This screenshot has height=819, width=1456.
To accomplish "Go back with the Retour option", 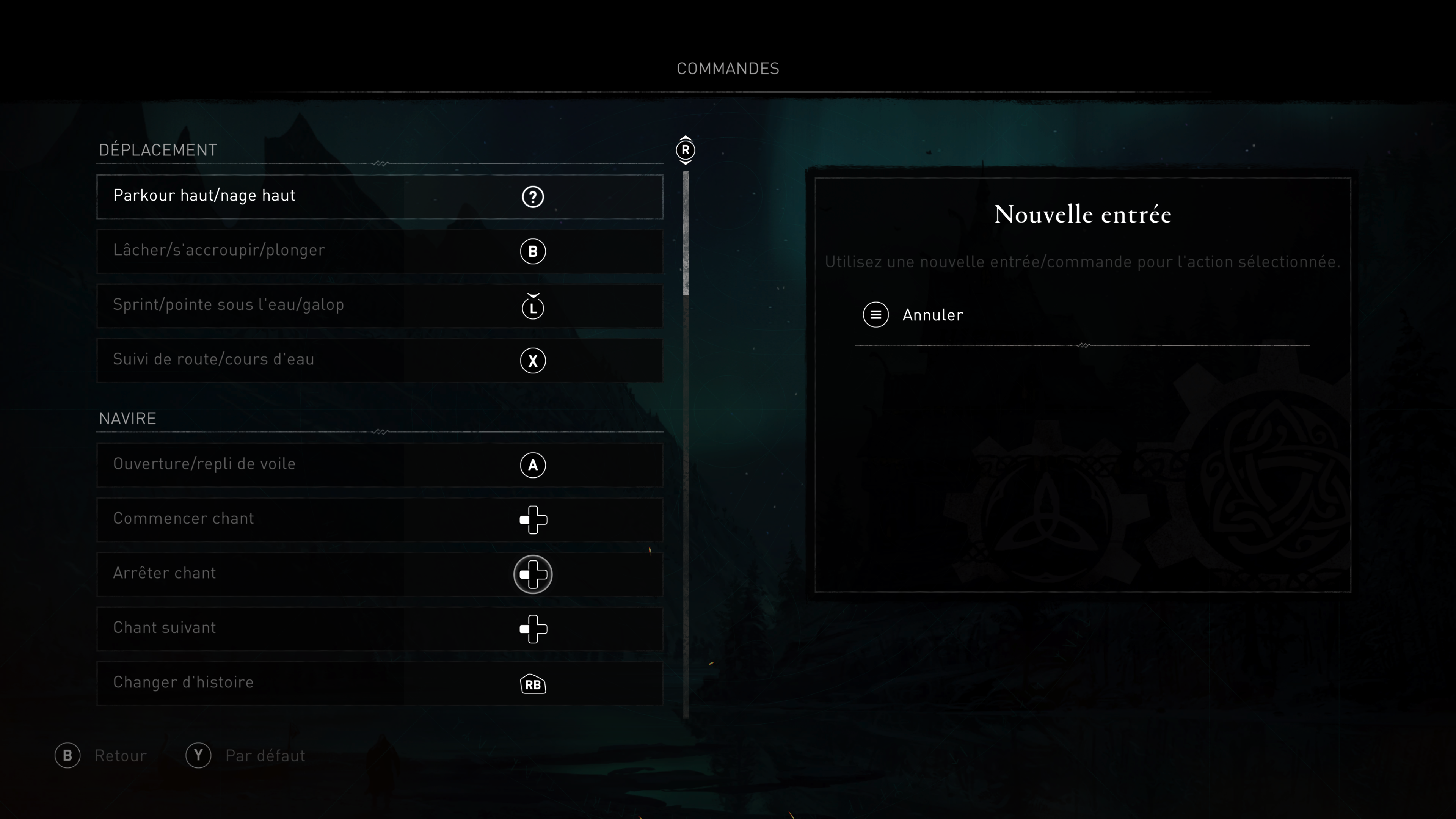I will [x=101, y=756].
